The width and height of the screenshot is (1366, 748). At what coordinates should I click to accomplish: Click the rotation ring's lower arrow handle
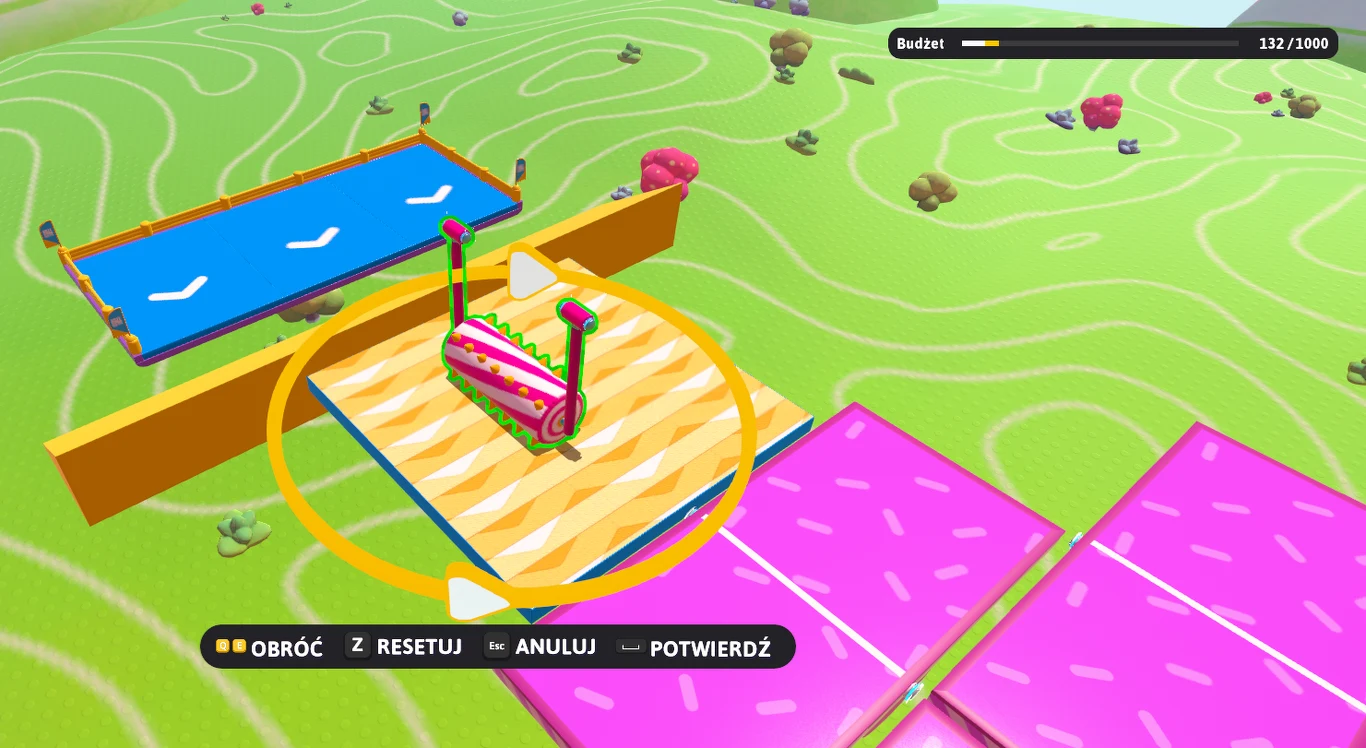[x=473, y=596]
